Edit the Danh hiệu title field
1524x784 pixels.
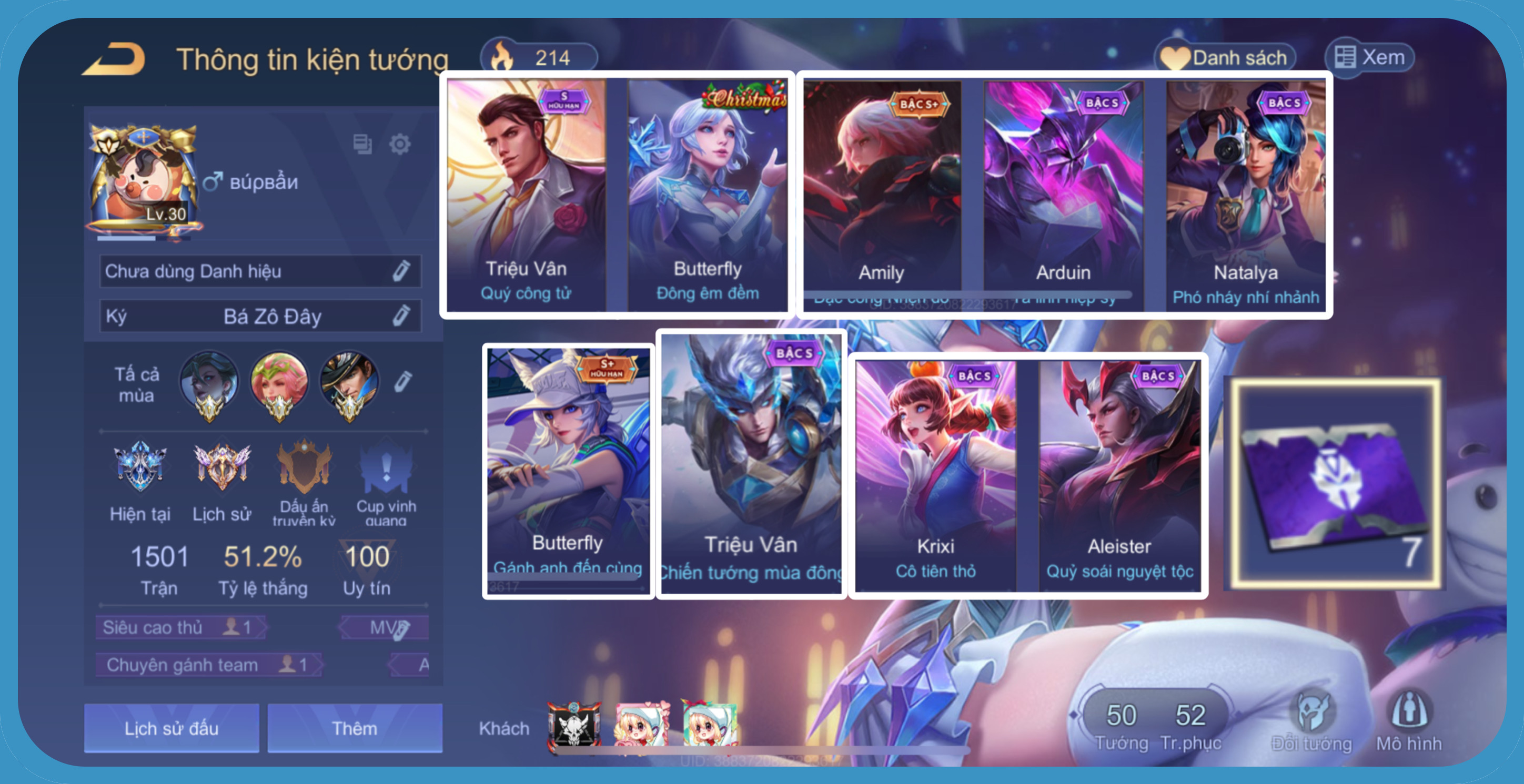coord(401,271)
